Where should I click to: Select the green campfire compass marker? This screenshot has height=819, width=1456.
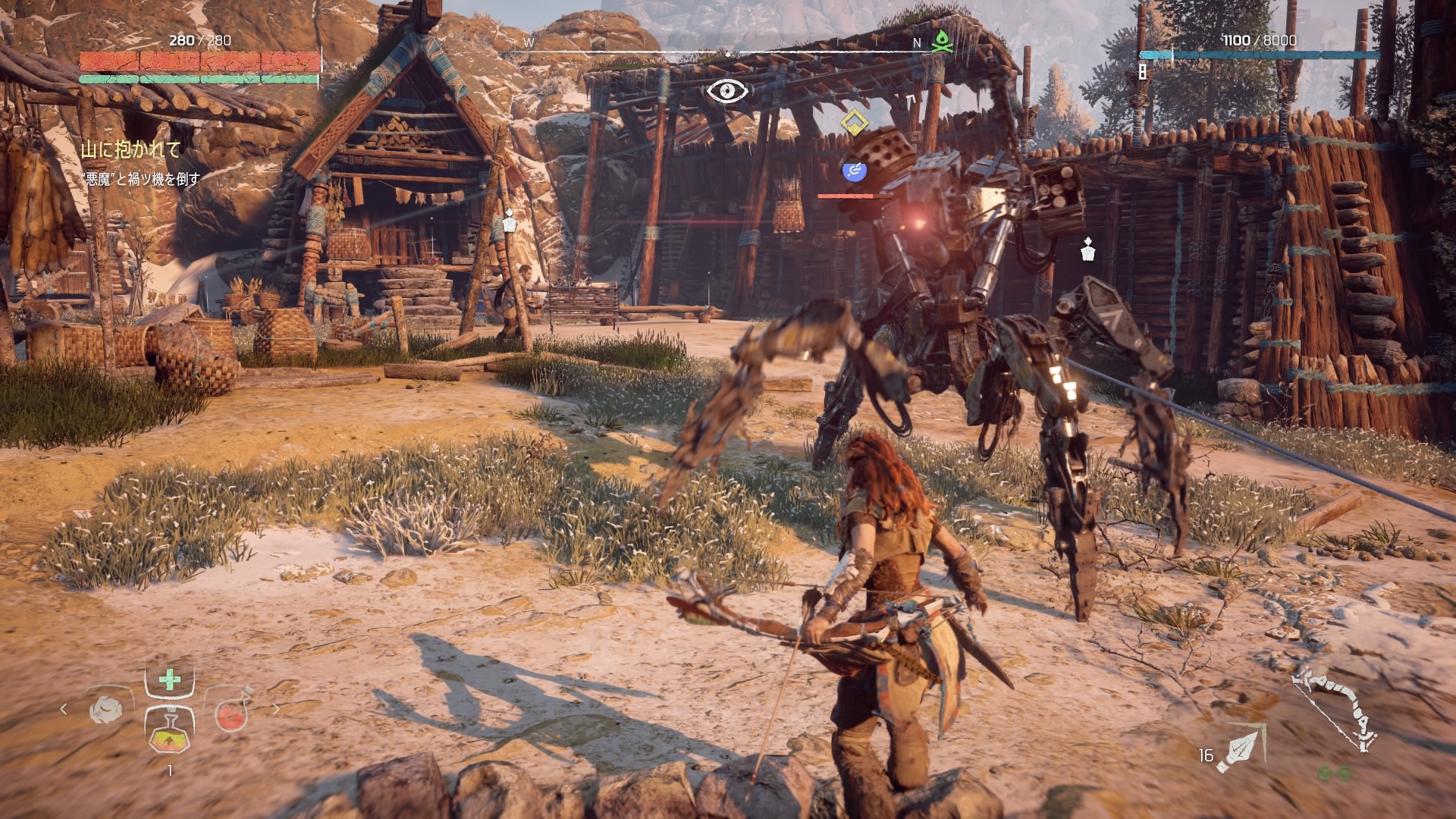tap(940, 42)
